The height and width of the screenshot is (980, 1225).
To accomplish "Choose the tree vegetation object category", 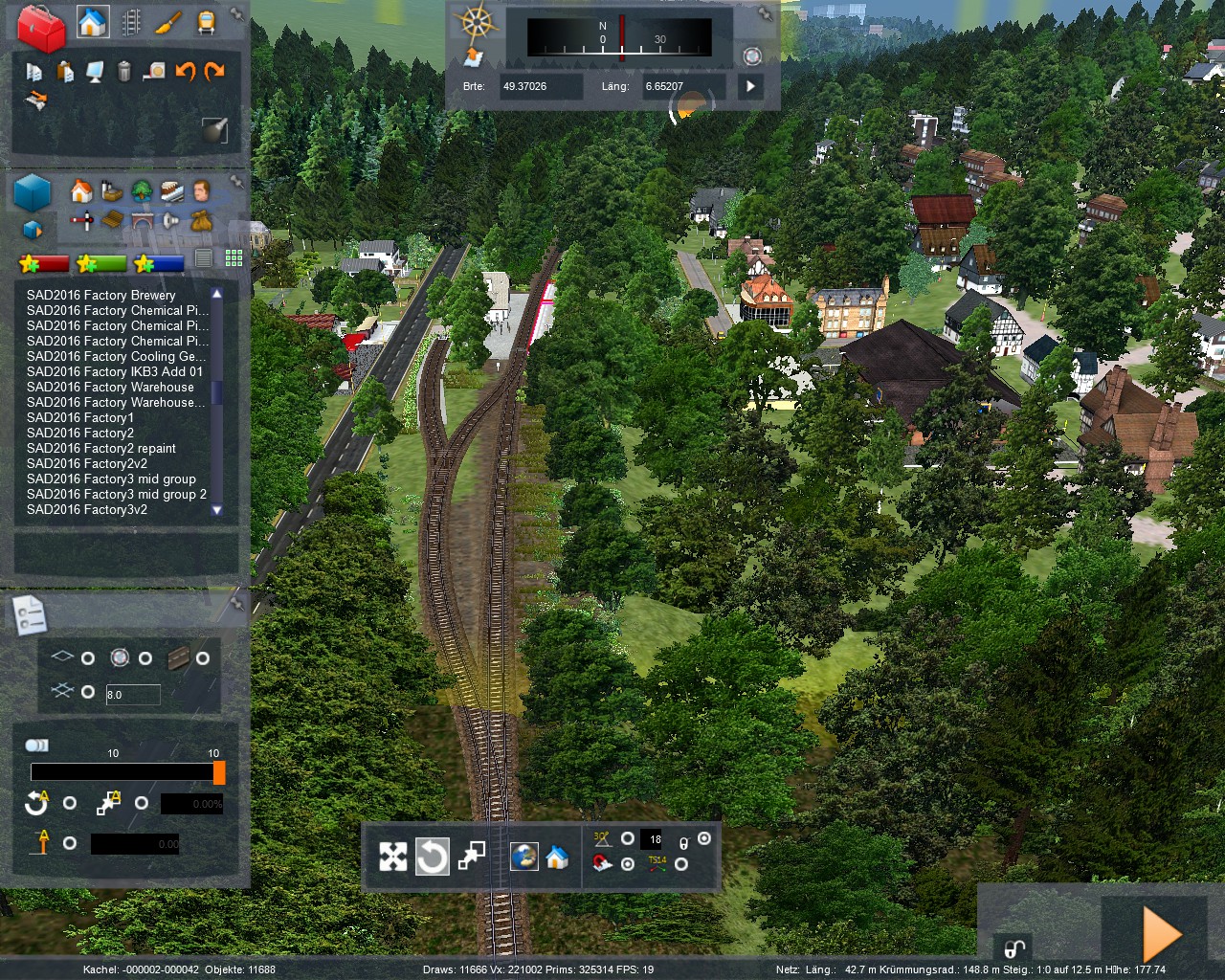I will click(x=142, y=190).
